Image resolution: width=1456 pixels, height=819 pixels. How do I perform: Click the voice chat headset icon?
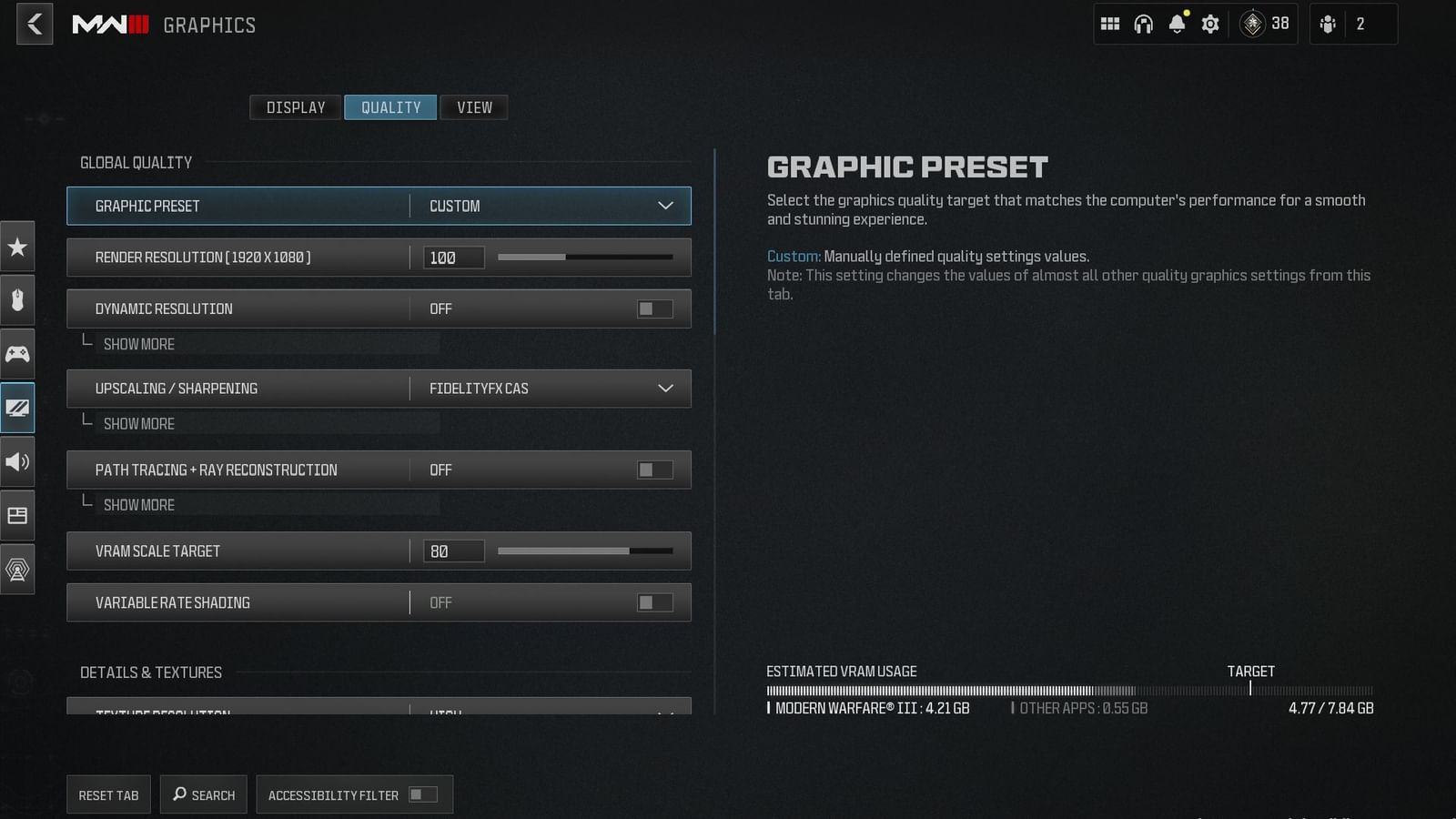point(1144,24)
